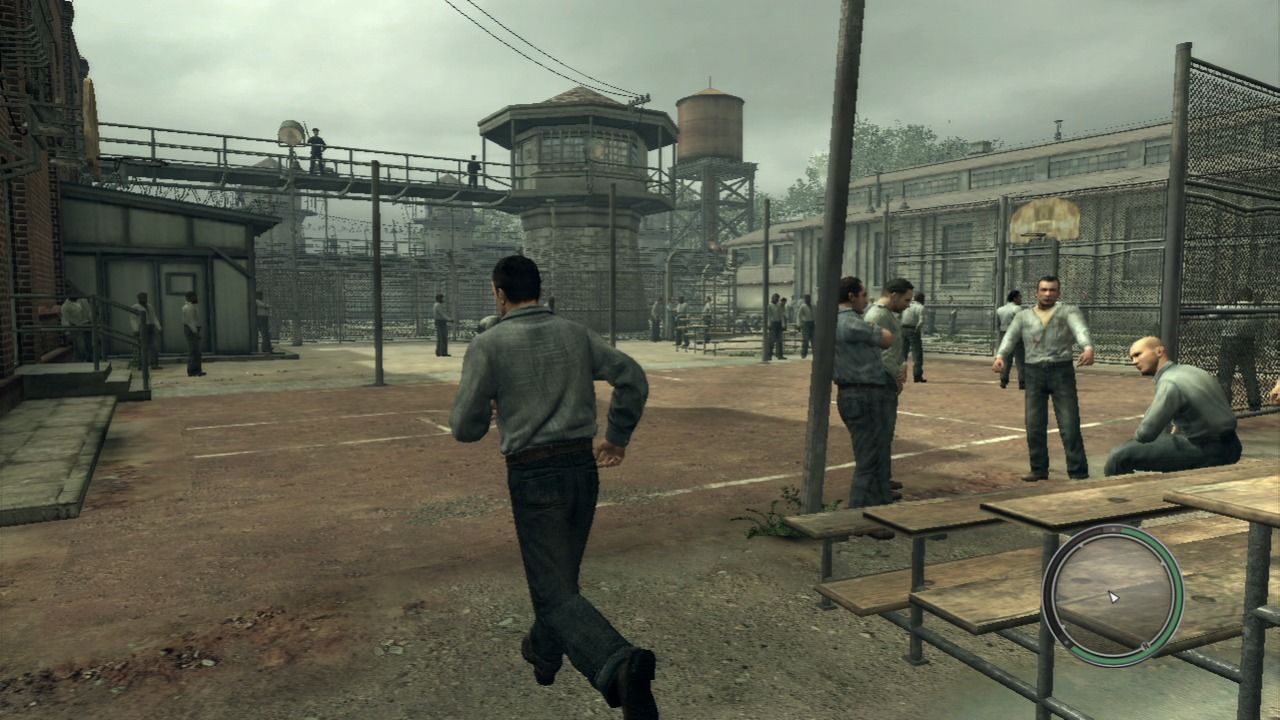The height and width of the screenshot is (720, 1280).
Task: Select the inmate with bloodstained shirt
Action: tap(1040, 335)
